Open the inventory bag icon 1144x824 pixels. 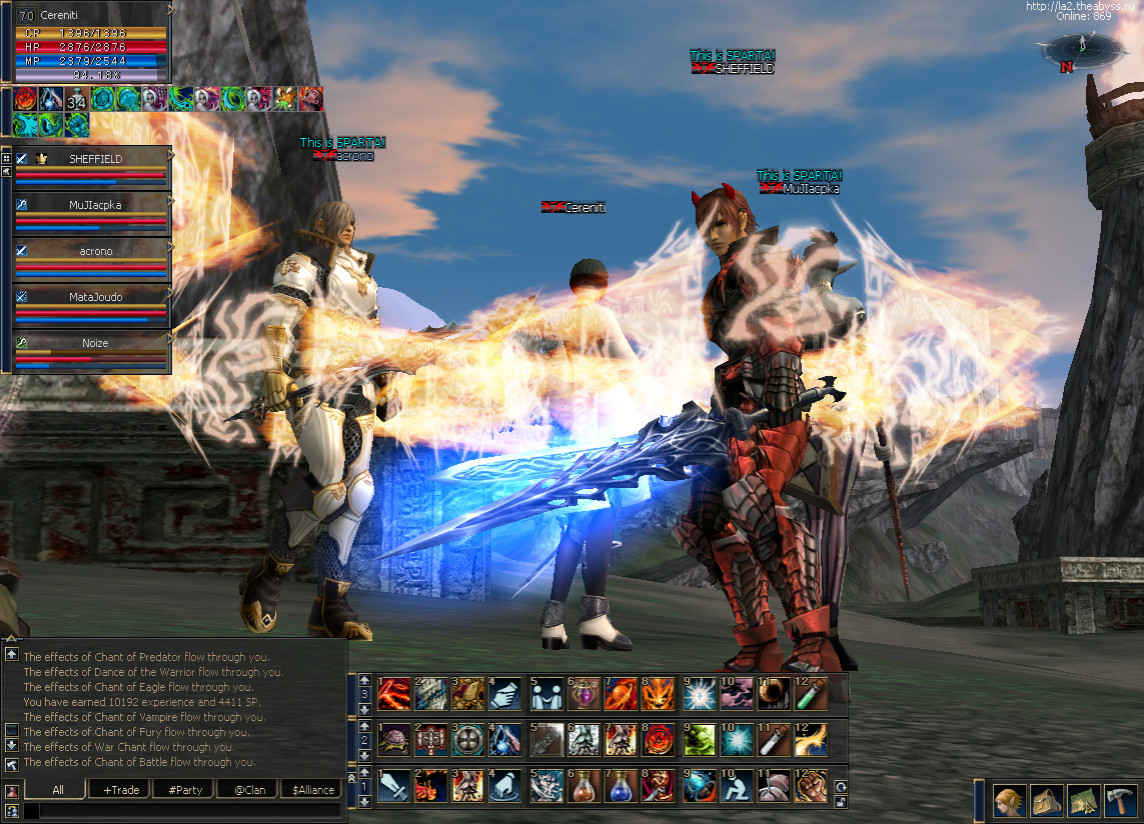(x=1046, y=801)
